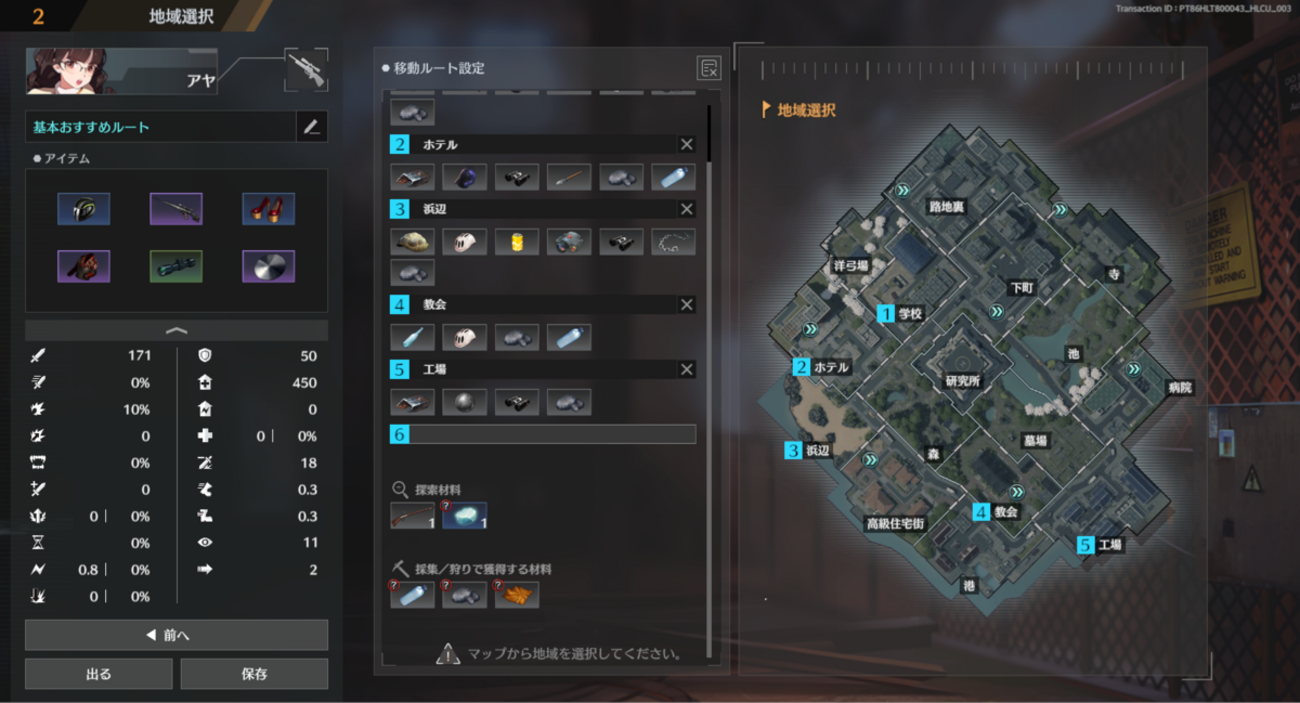This screenshot has height=703, width=1300.
Task: Pick the 病院 region on the map
Action: [x=1180, y=388]
